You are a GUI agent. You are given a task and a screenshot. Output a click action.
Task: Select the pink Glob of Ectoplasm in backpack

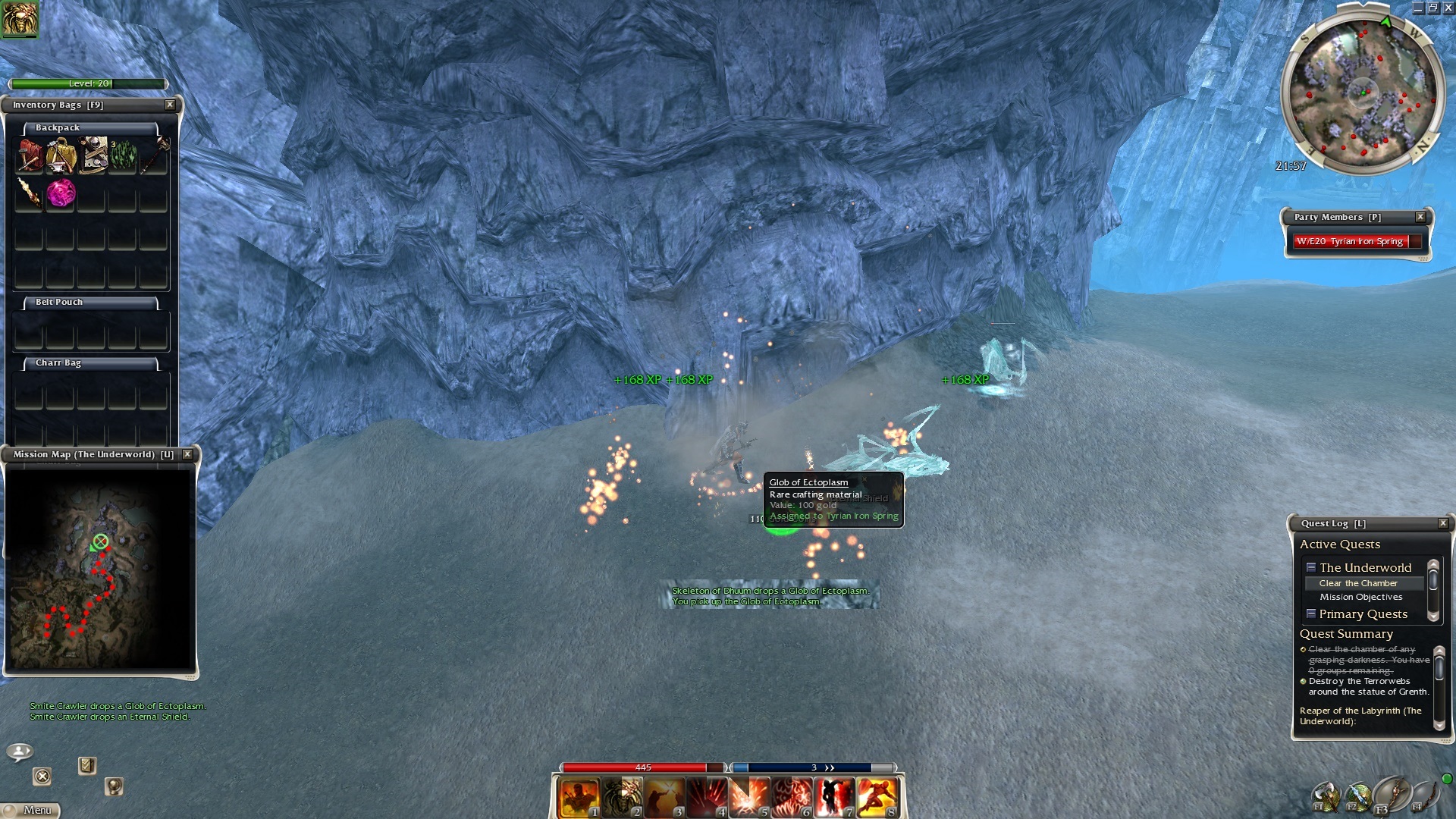[61, 193]
